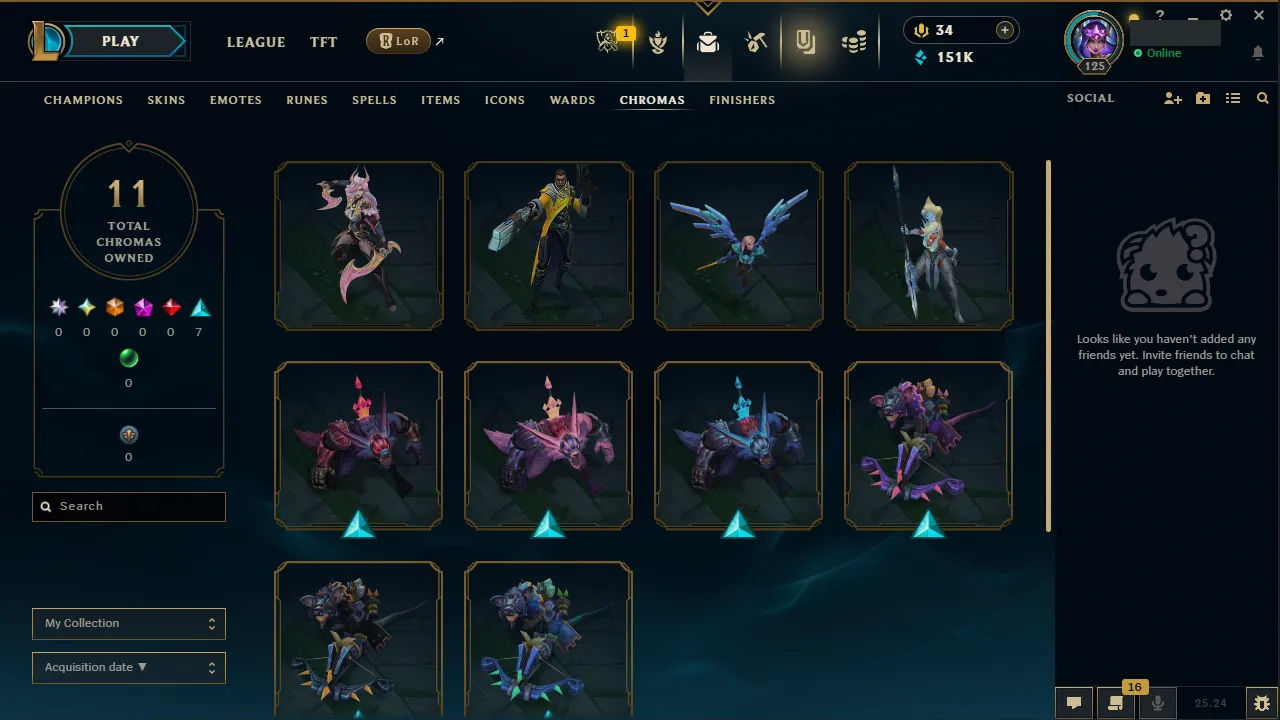Click the friends search icon
The width and height of the screenshot is (1280, 720).
tap(1262, 98)
